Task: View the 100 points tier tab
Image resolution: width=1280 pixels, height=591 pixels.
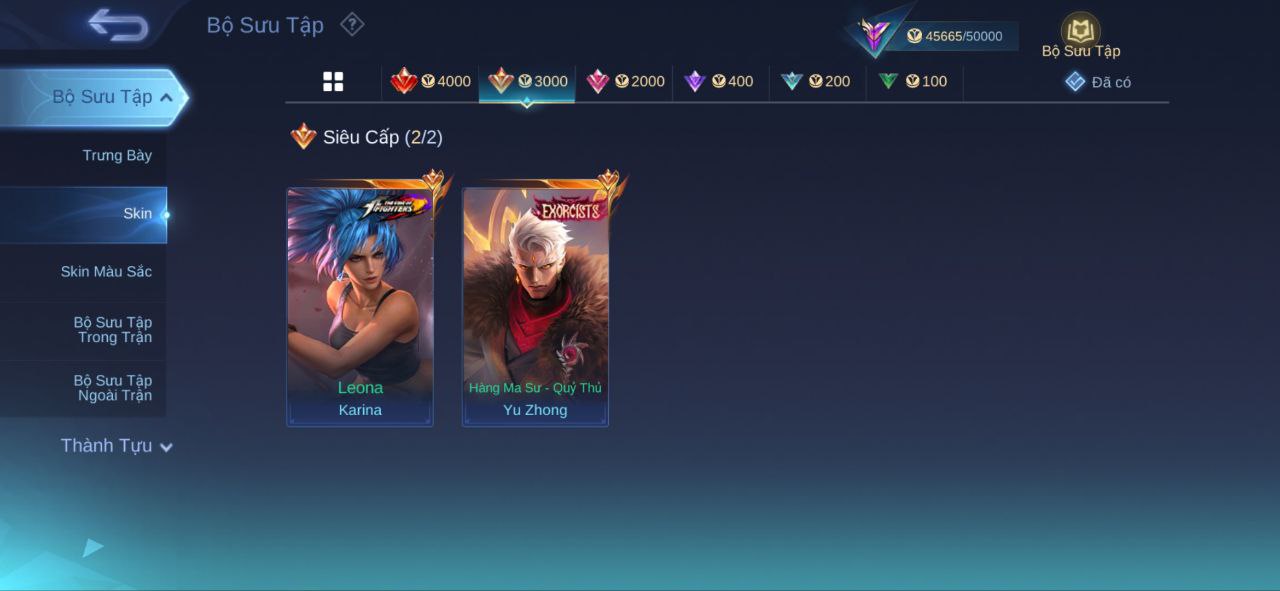Action: [913, 82]
